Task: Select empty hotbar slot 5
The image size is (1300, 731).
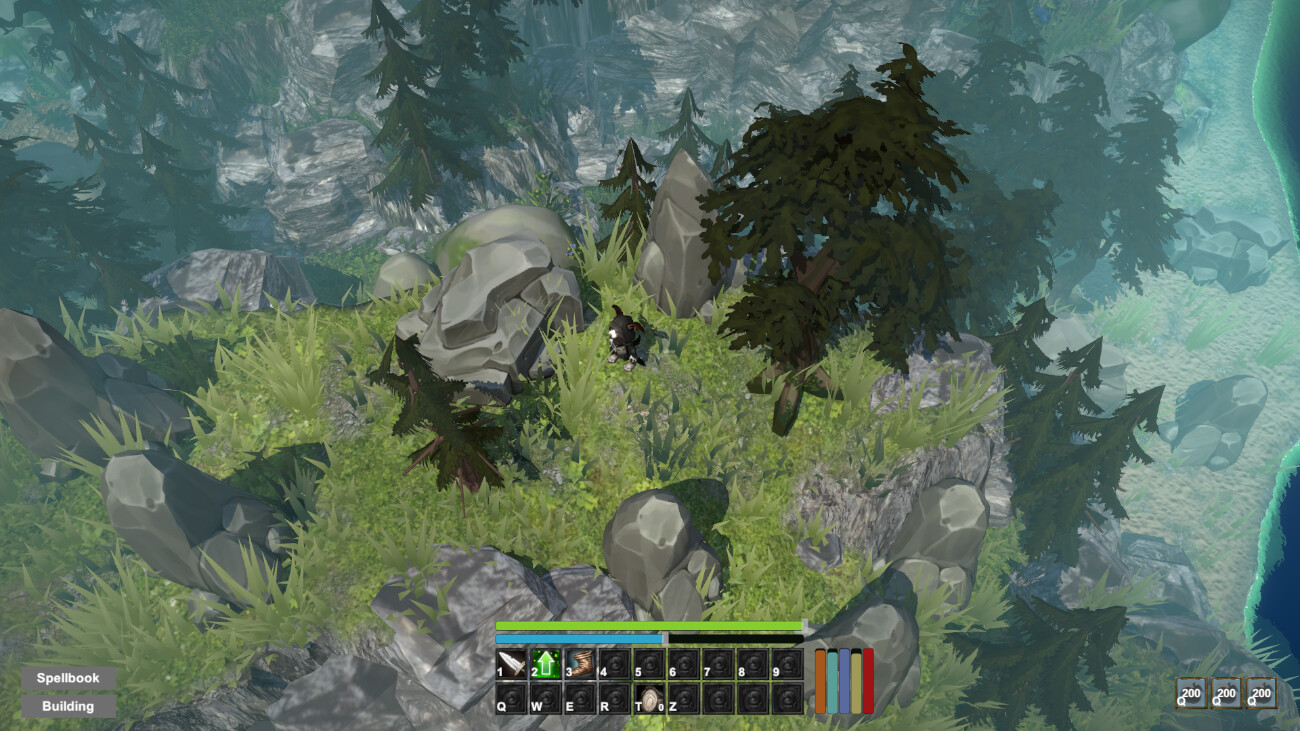Action: tap(647, 664)
